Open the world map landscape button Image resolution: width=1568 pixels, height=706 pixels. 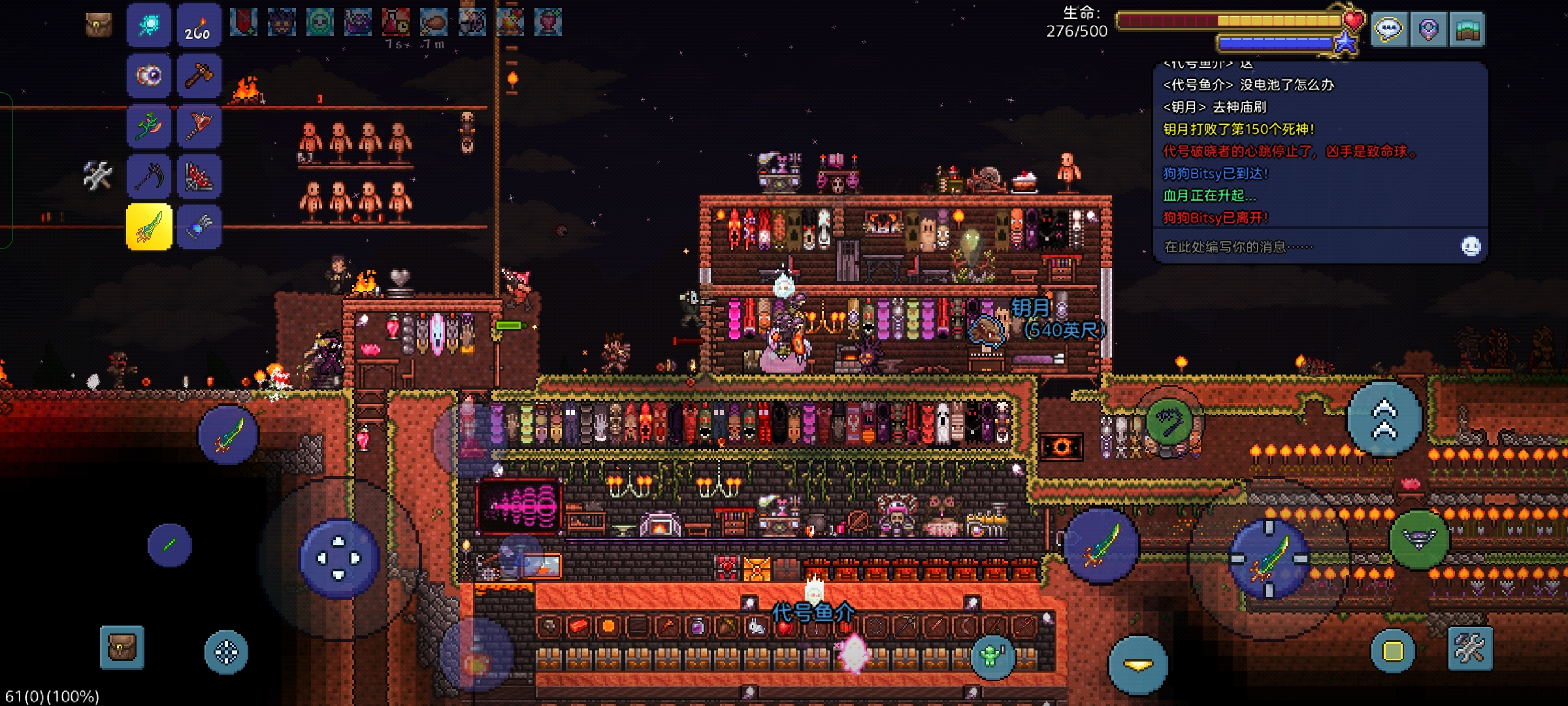tap(1467, 30)
